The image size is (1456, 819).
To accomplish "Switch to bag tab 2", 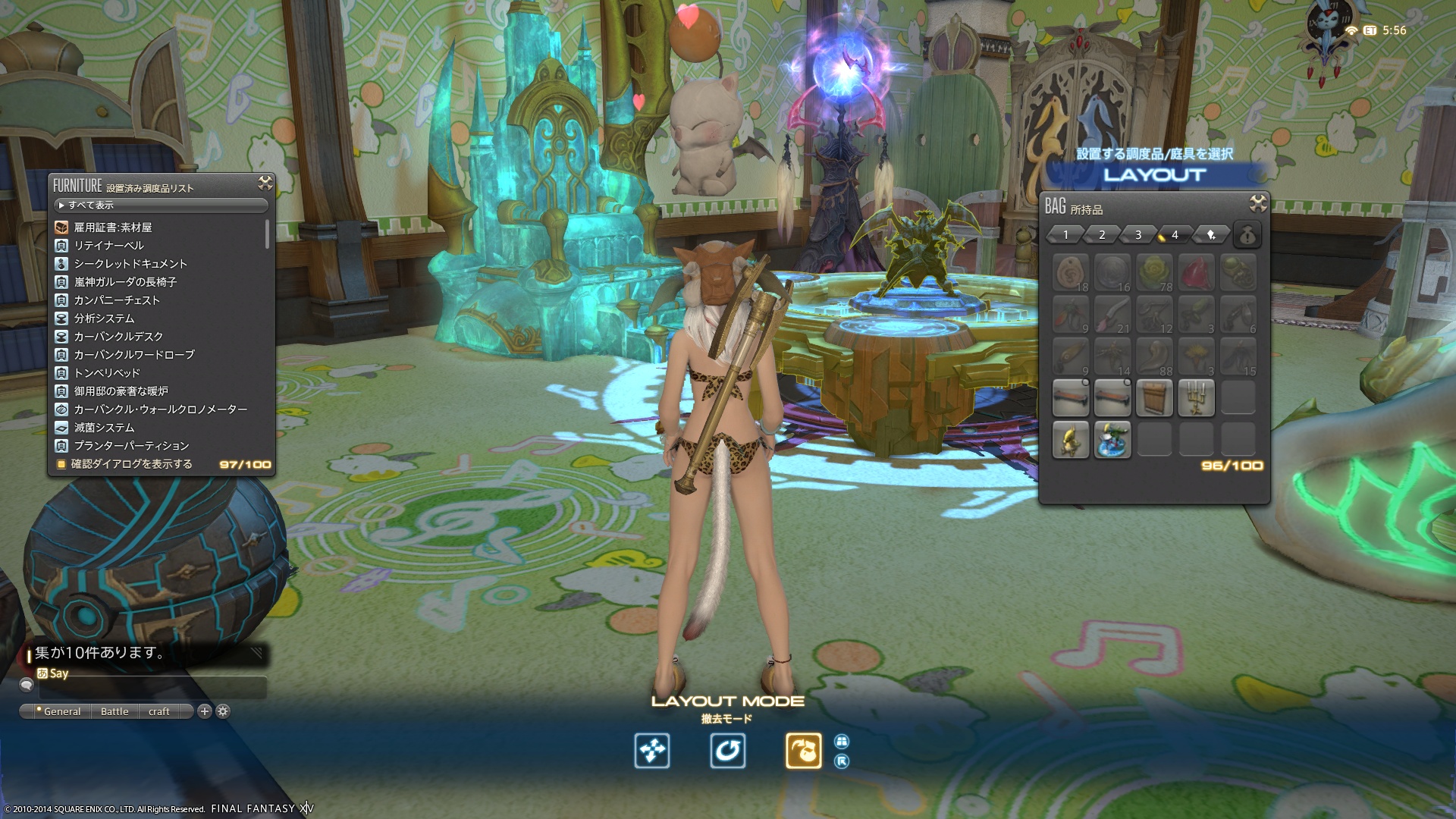I will pos(1101,235).
